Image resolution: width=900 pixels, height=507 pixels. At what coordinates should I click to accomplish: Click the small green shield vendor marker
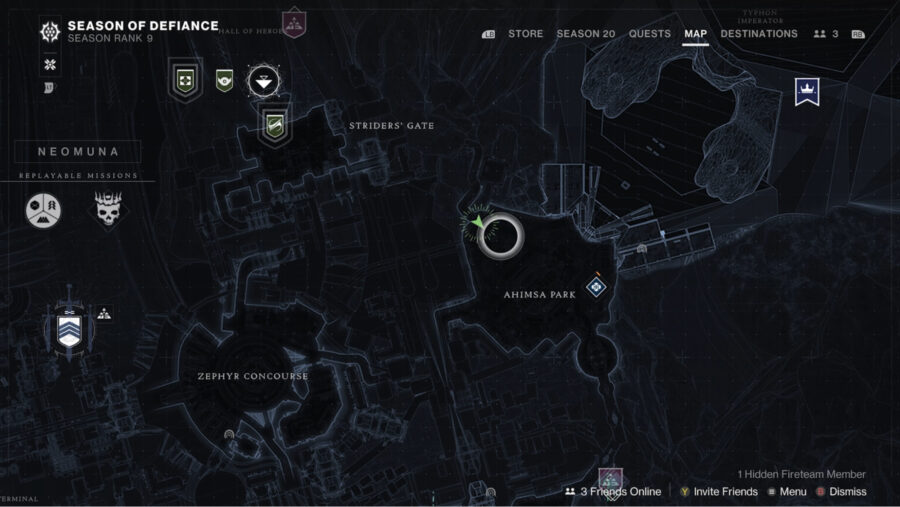click(225, 79)
